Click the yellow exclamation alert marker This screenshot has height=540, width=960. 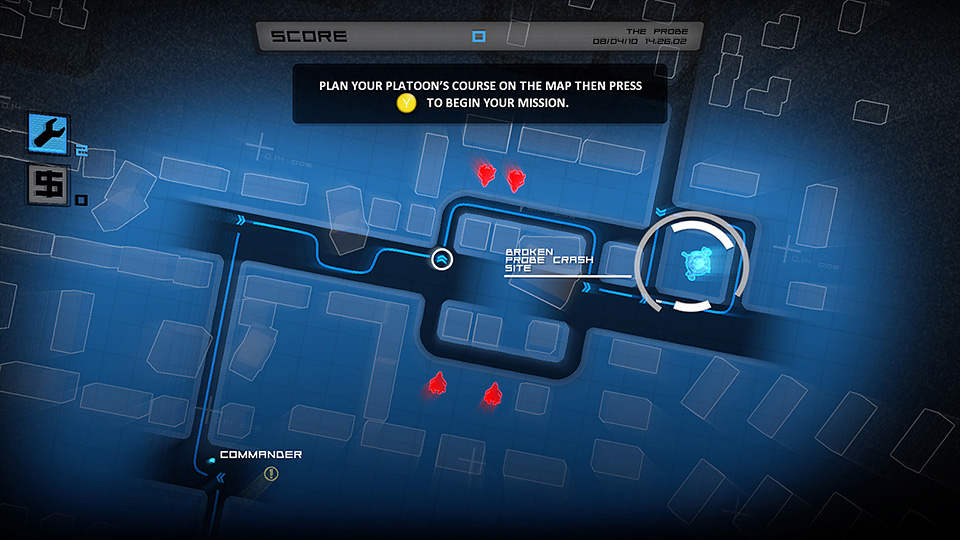(270, 474)
